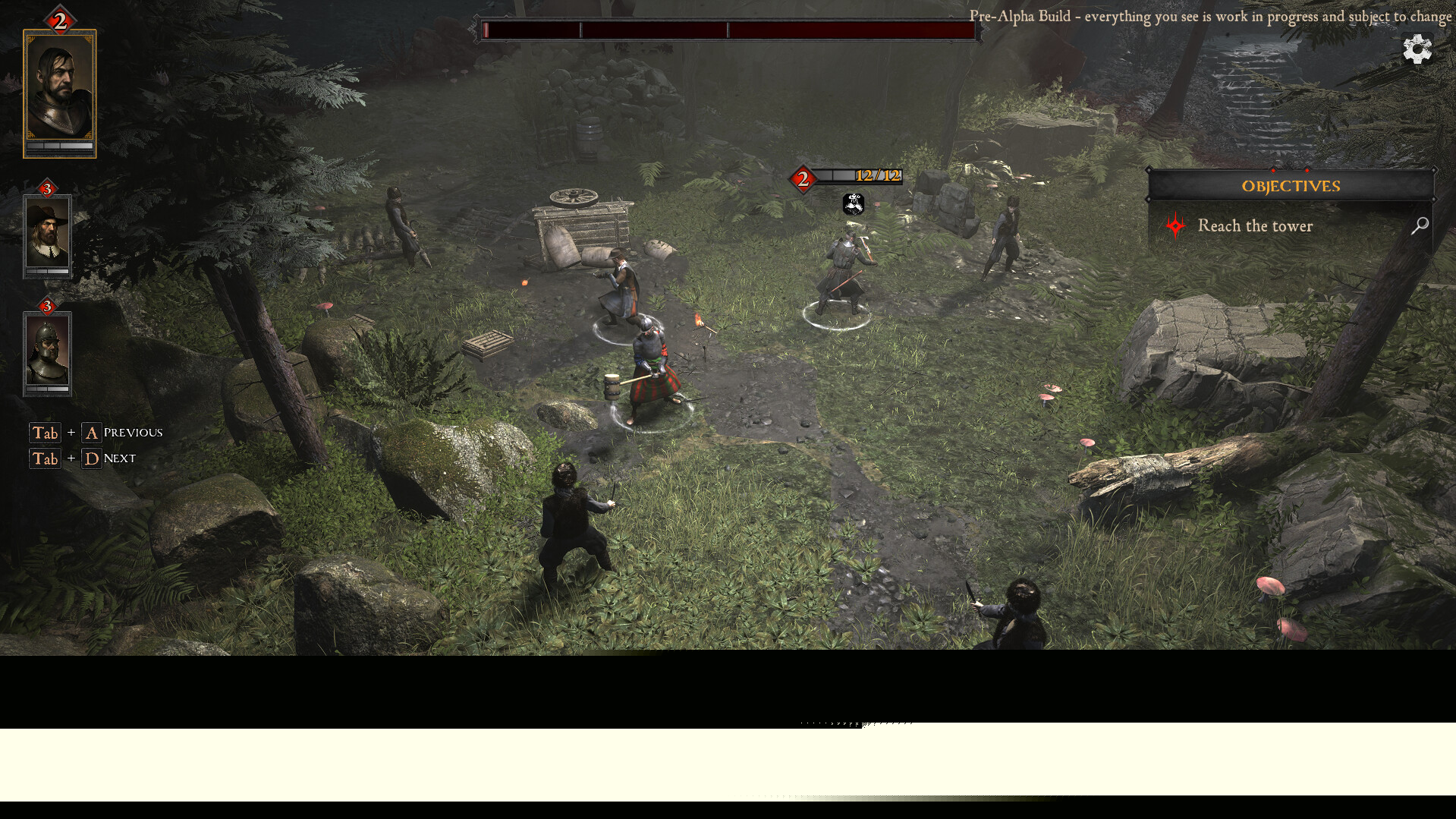
Task: Click the magnifier beside Reach the tower
Action: [1420, 225]
